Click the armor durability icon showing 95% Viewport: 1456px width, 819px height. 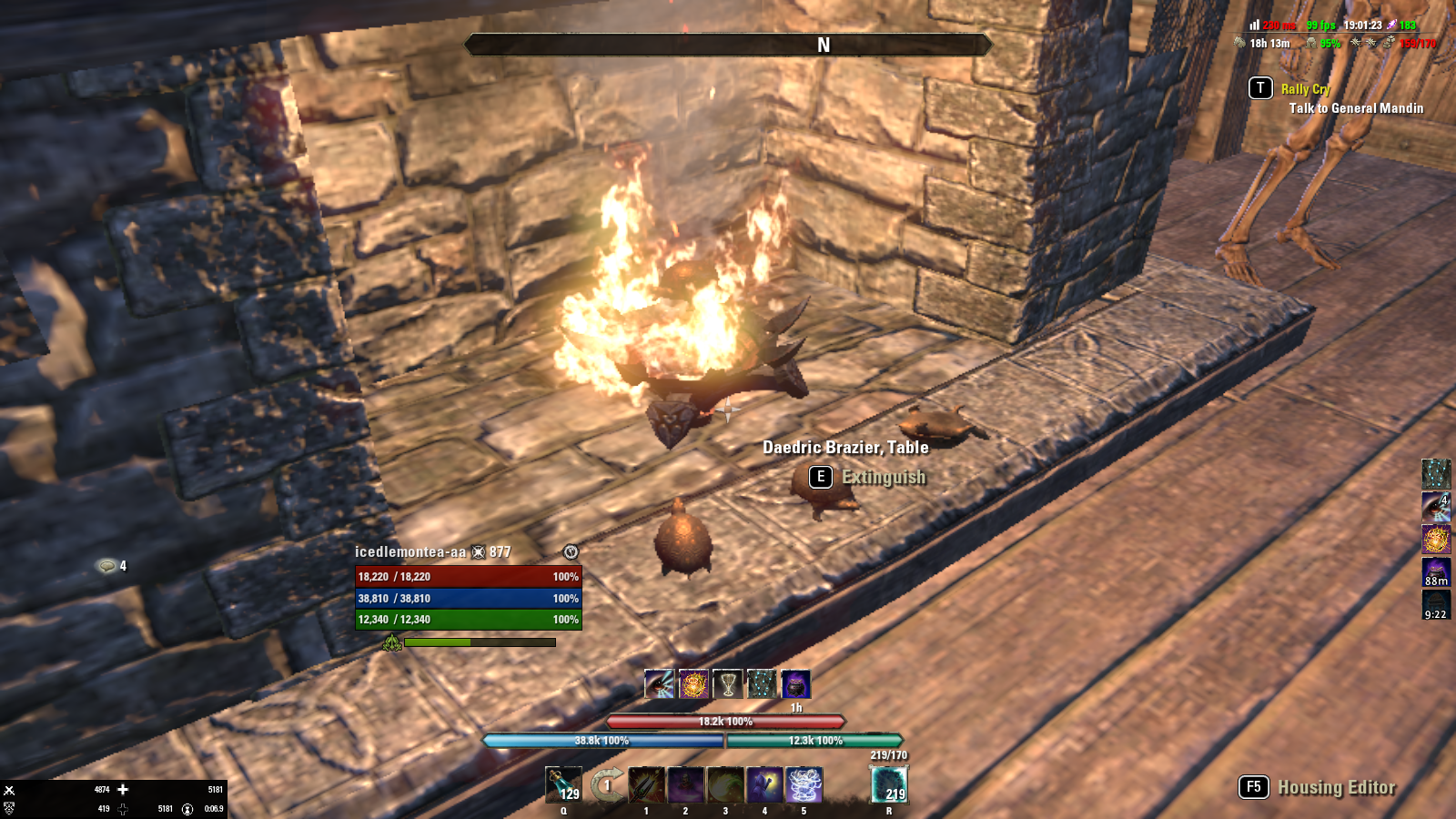click(1311, 43)
